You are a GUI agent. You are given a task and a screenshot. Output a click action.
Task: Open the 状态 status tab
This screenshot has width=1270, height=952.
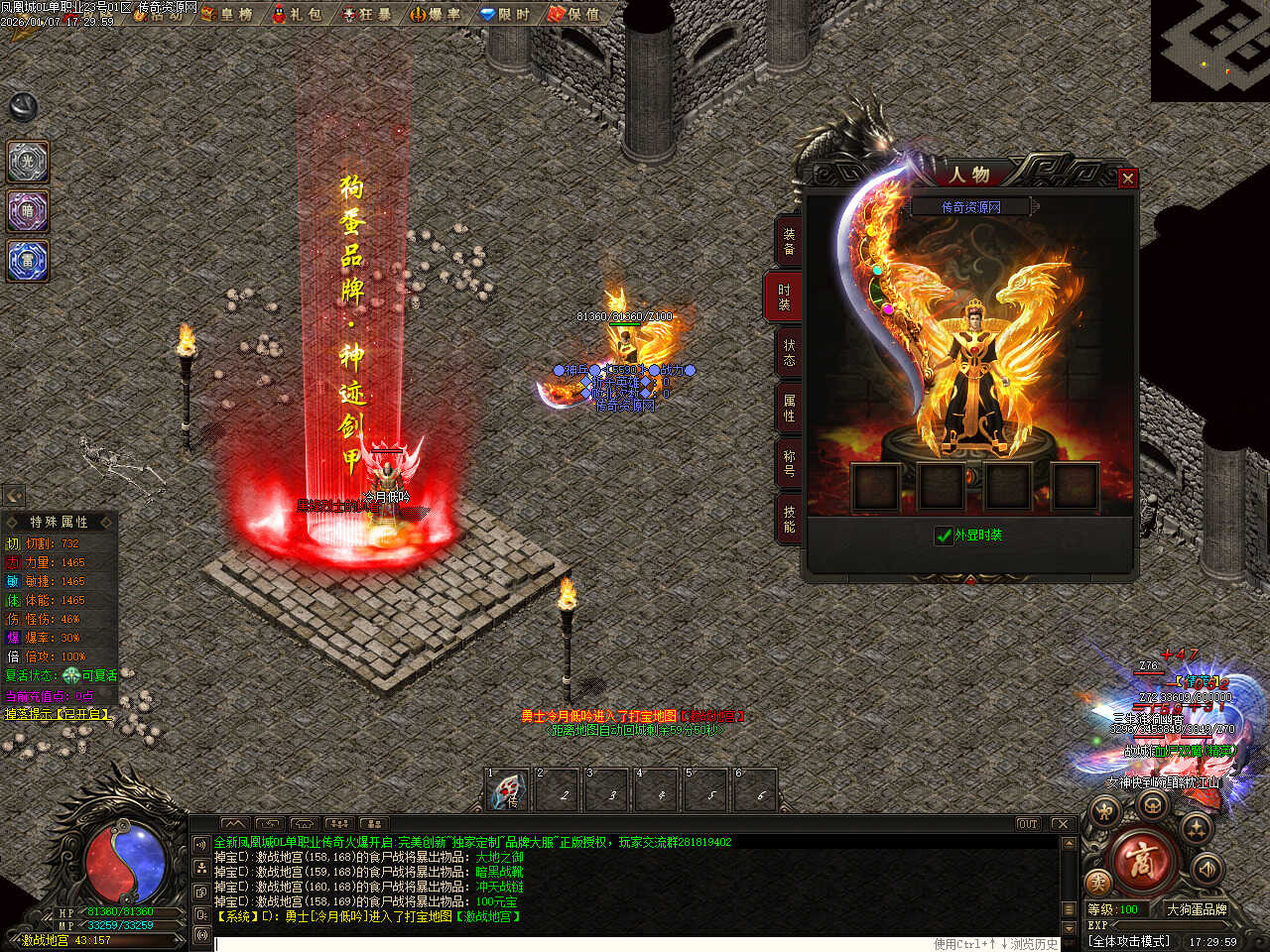tap(789, 352)
